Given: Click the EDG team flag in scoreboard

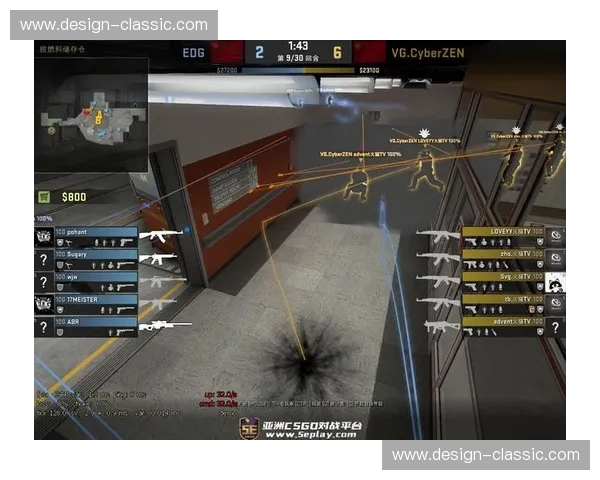Looking at the screenshot, I should click(228, 52).
